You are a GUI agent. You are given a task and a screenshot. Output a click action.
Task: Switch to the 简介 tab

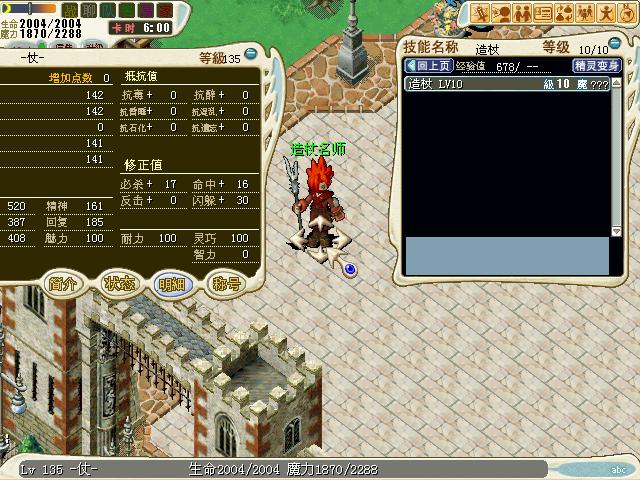[x=62, y=283]
